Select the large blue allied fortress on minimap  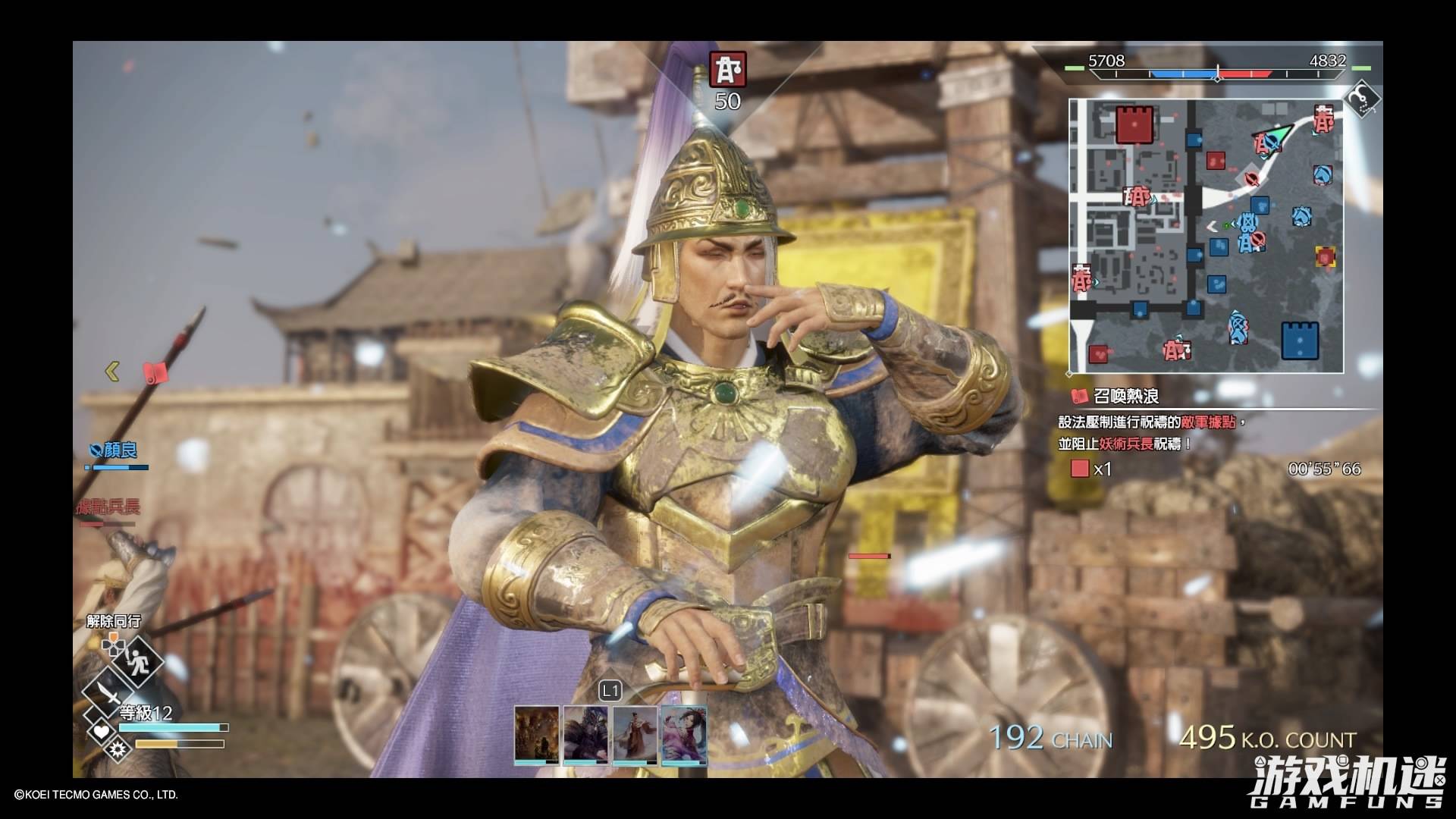coord(1300,340)
